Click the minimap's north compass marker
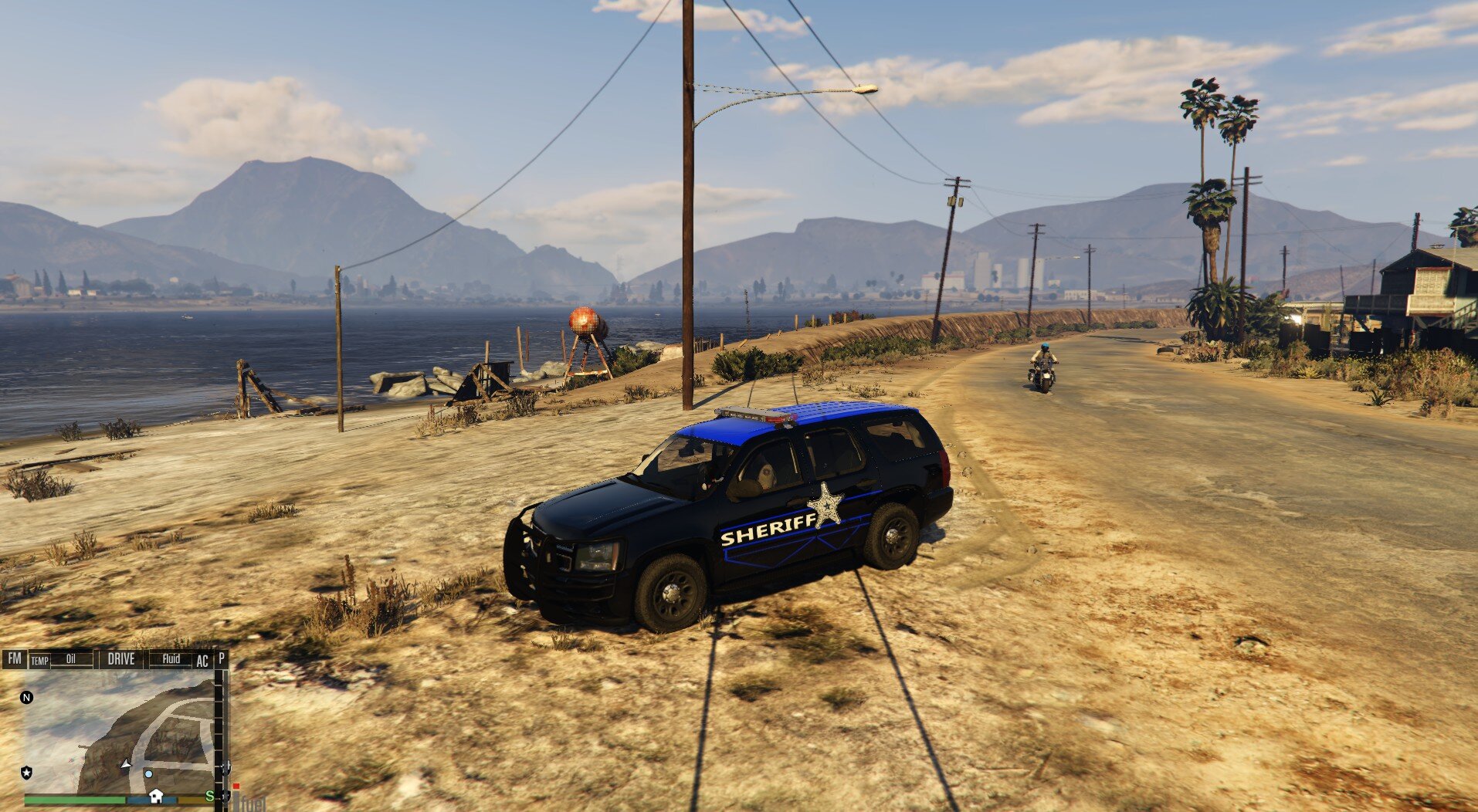The width and height of the screenshot is (1478, 812). tap(27, 698)
